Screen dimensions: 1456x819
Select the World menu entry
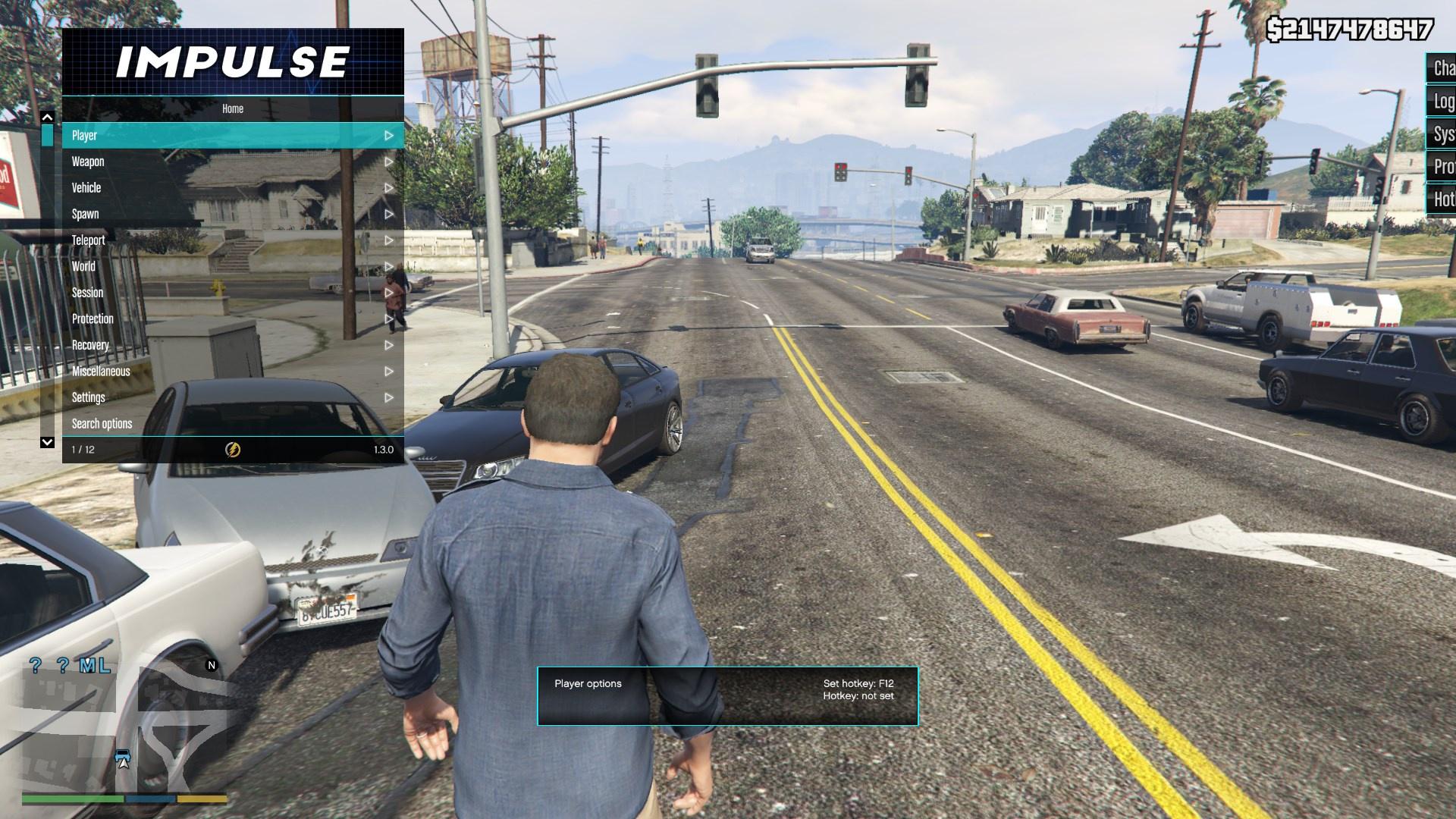[232, 266]
